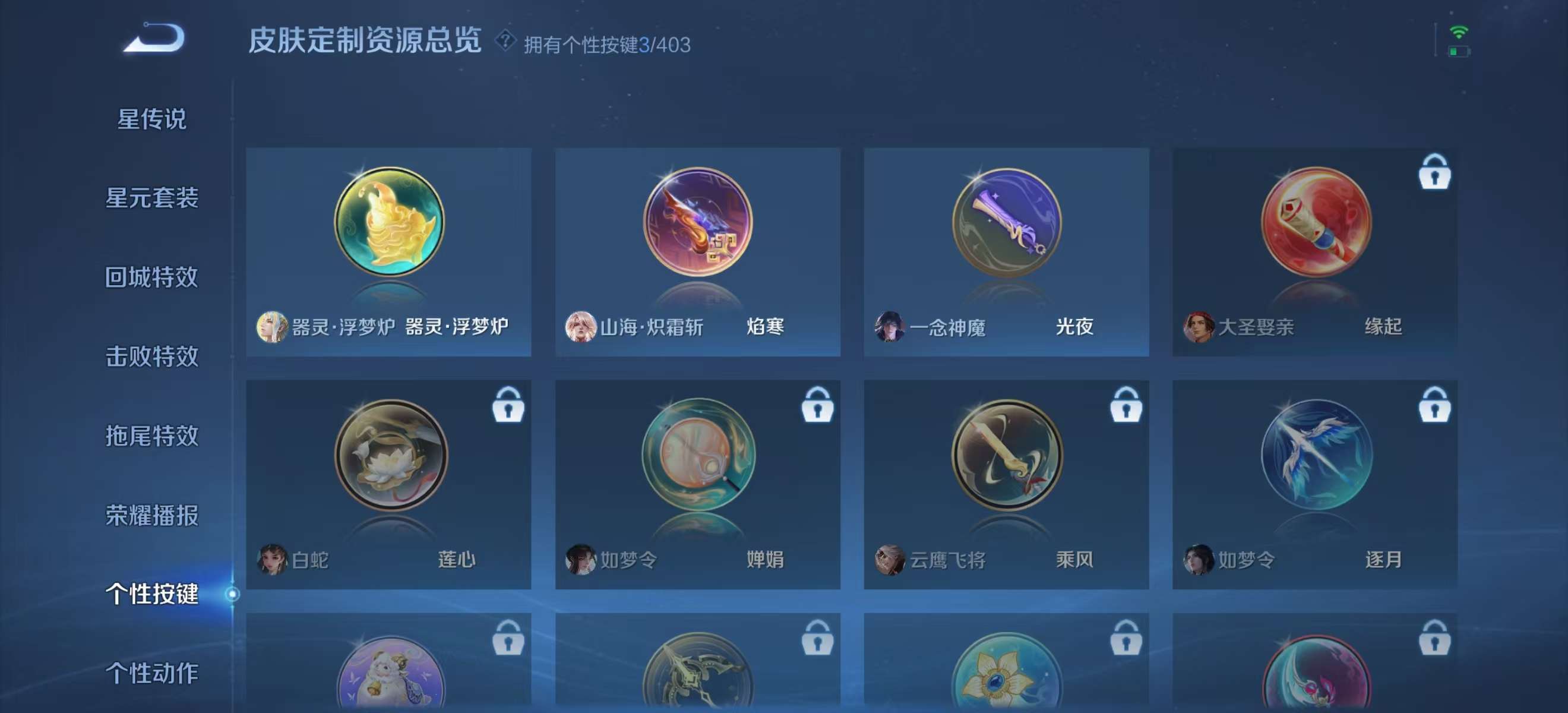Open the 回城特效 section
This screenshot has width=1568, height=713.
tap(151, 277)
